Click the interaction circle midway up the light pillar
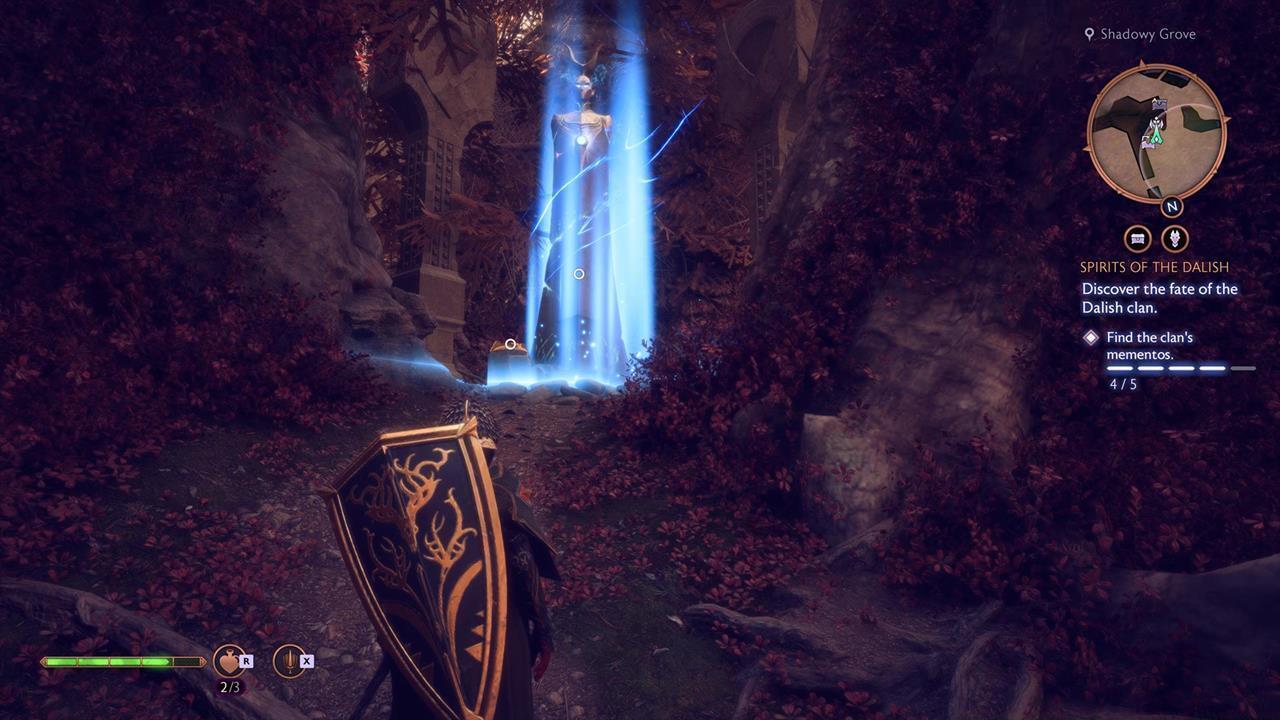The height and width of the screenshot is (720, 1280). pyautogui.click(x=578, y=273)
